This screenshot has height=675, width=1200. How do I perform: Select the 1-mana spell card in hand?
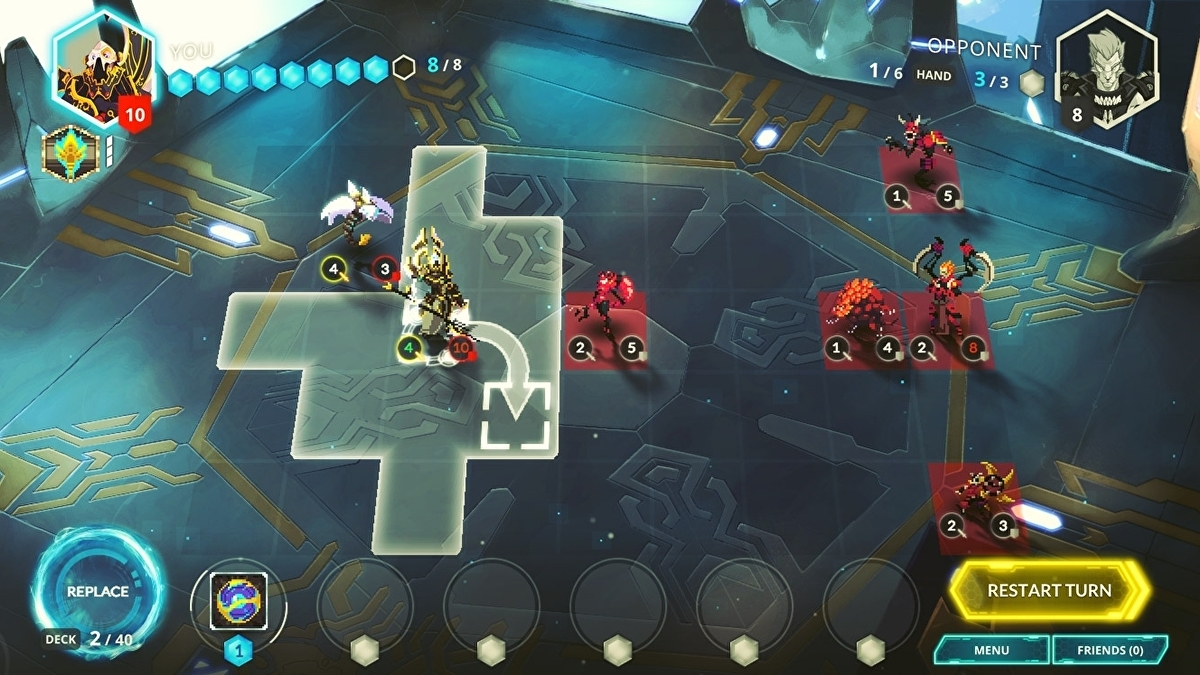238,601
